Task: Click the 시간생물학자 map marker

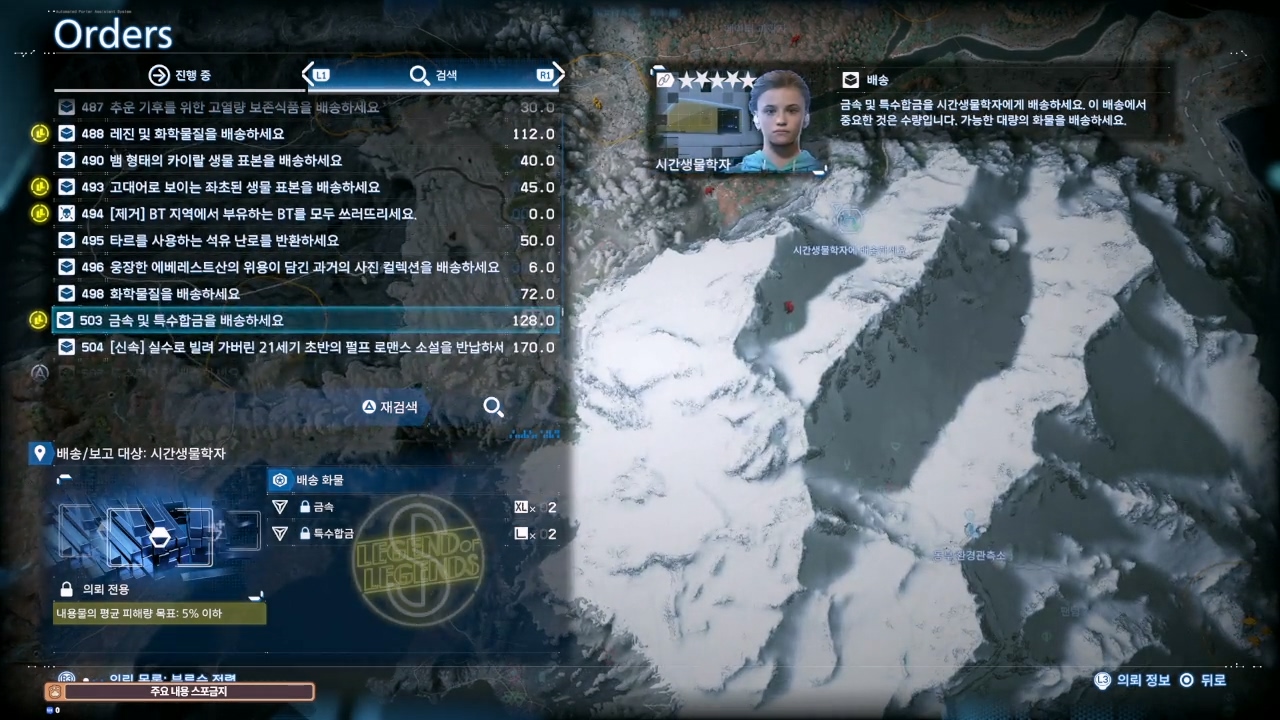Action: coord(846,217)
